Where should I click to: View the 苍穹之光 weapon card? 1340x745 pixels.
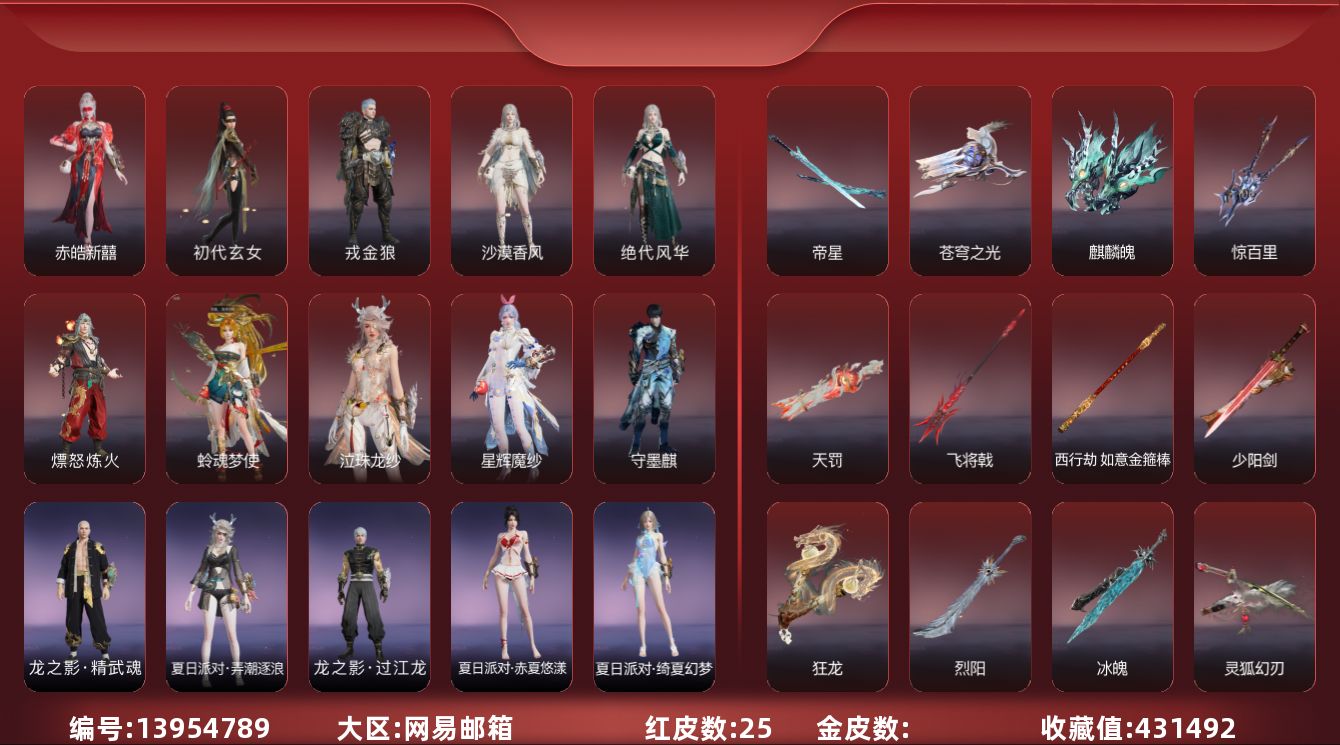tap(970, 180)
